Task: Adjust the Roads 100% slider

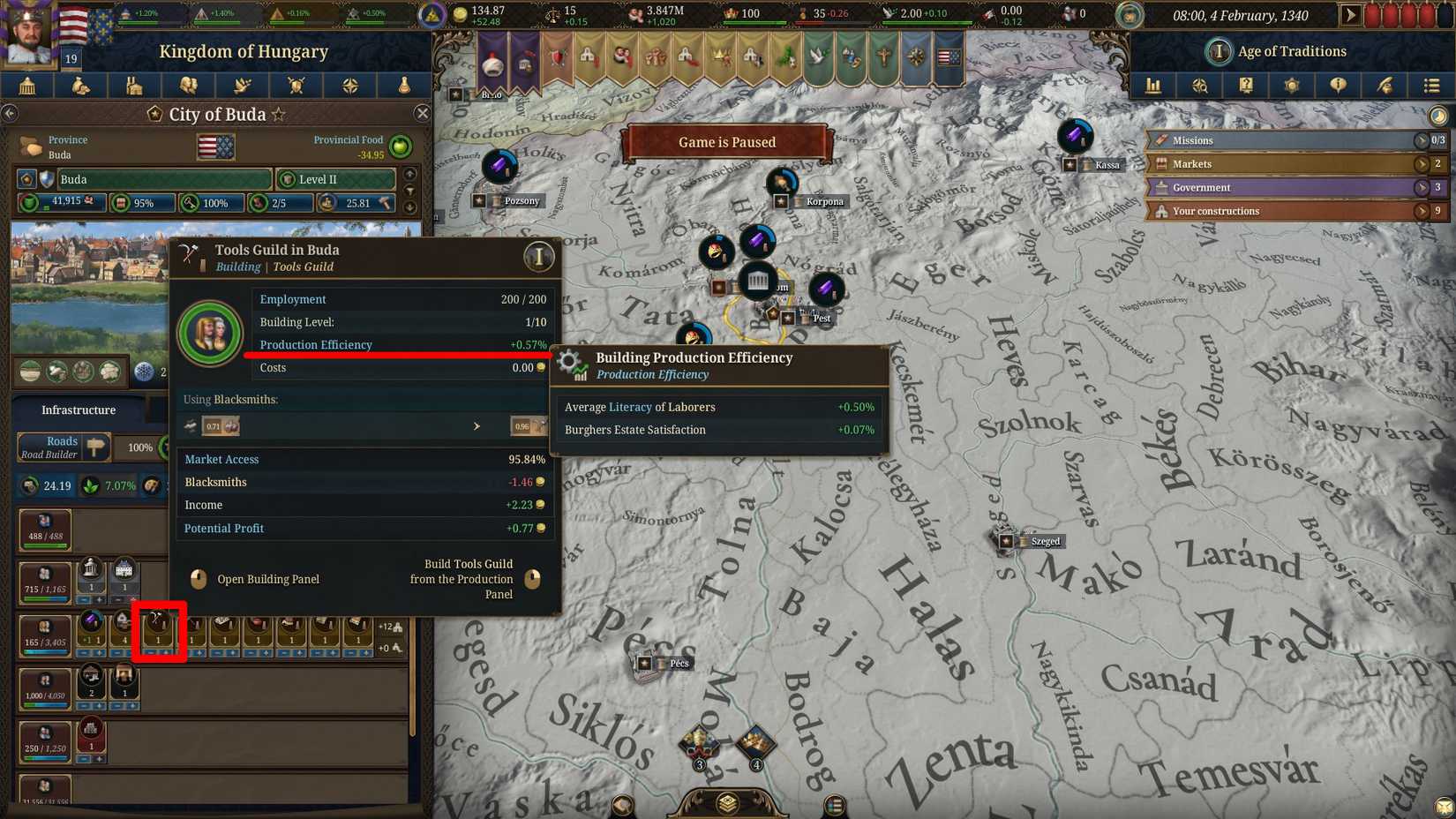Action: (139, 447)
